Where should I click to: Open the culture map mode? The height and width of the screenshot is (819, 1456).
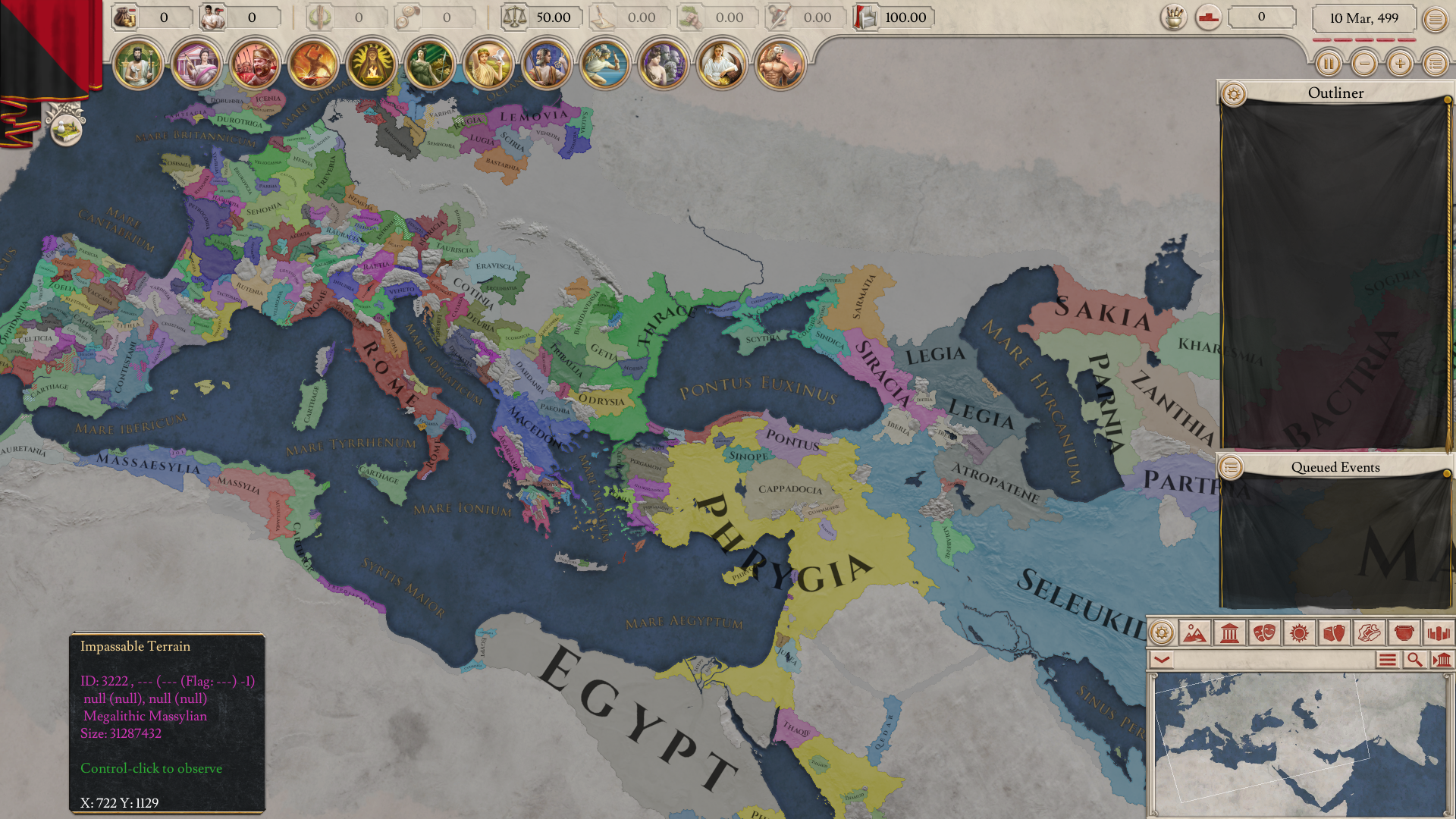(x=1264, y=632)
